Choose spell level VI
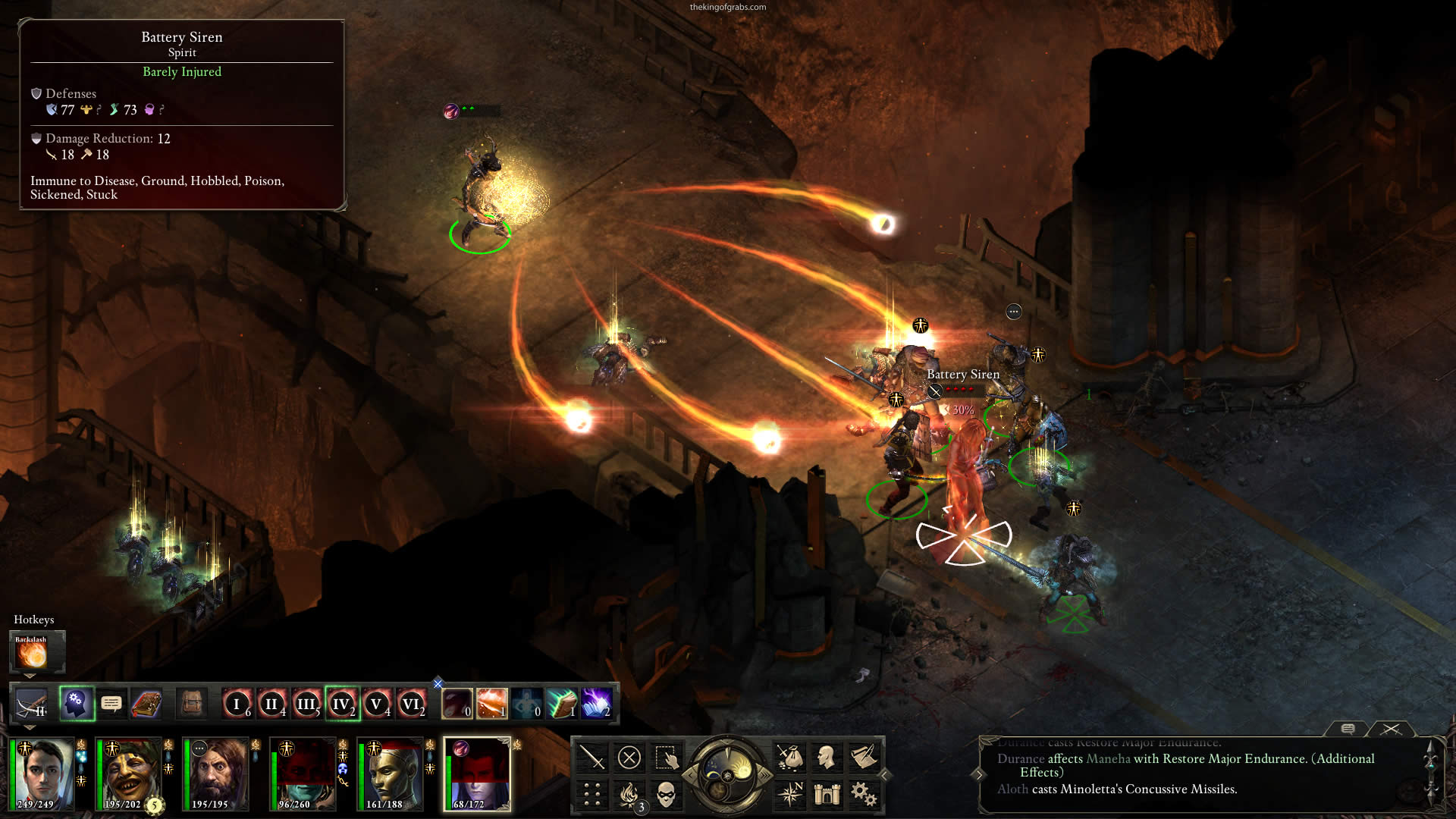The image size is (1456, 819). click(x=411, y=704)
